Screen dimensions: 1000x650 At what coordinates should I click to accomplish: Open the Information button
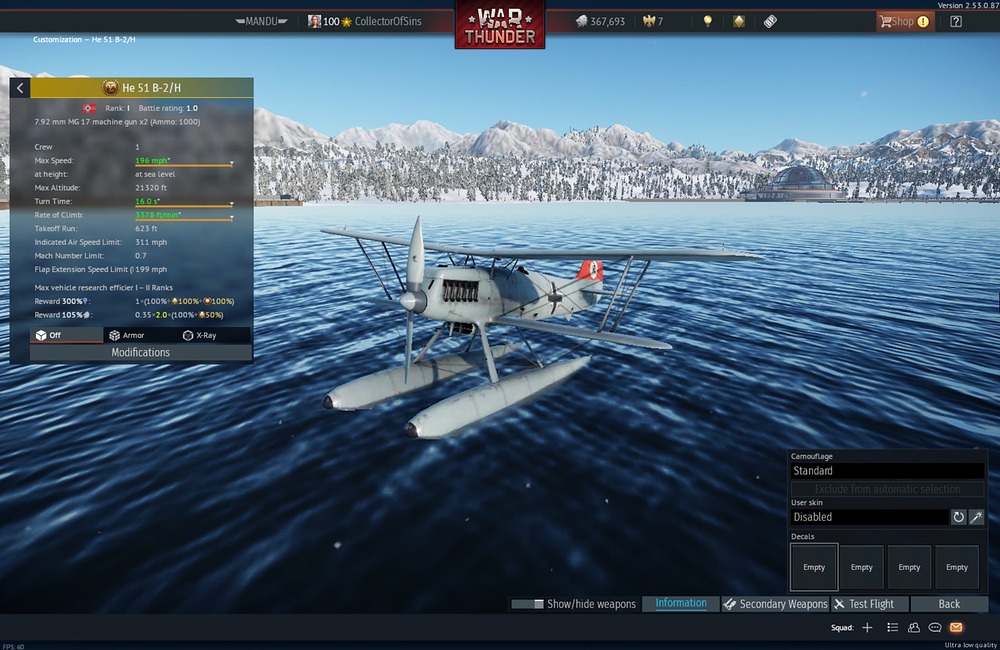680,603
